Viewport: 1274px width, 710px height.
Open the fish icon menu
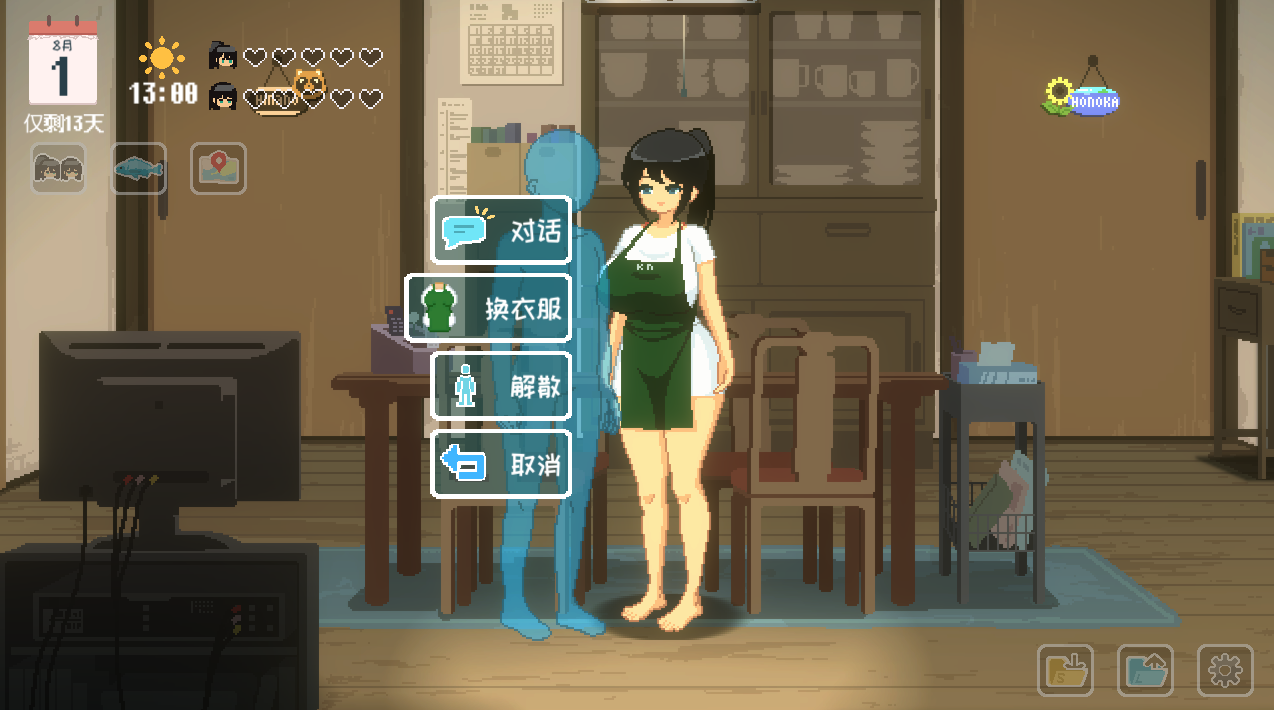coord(138,168)
